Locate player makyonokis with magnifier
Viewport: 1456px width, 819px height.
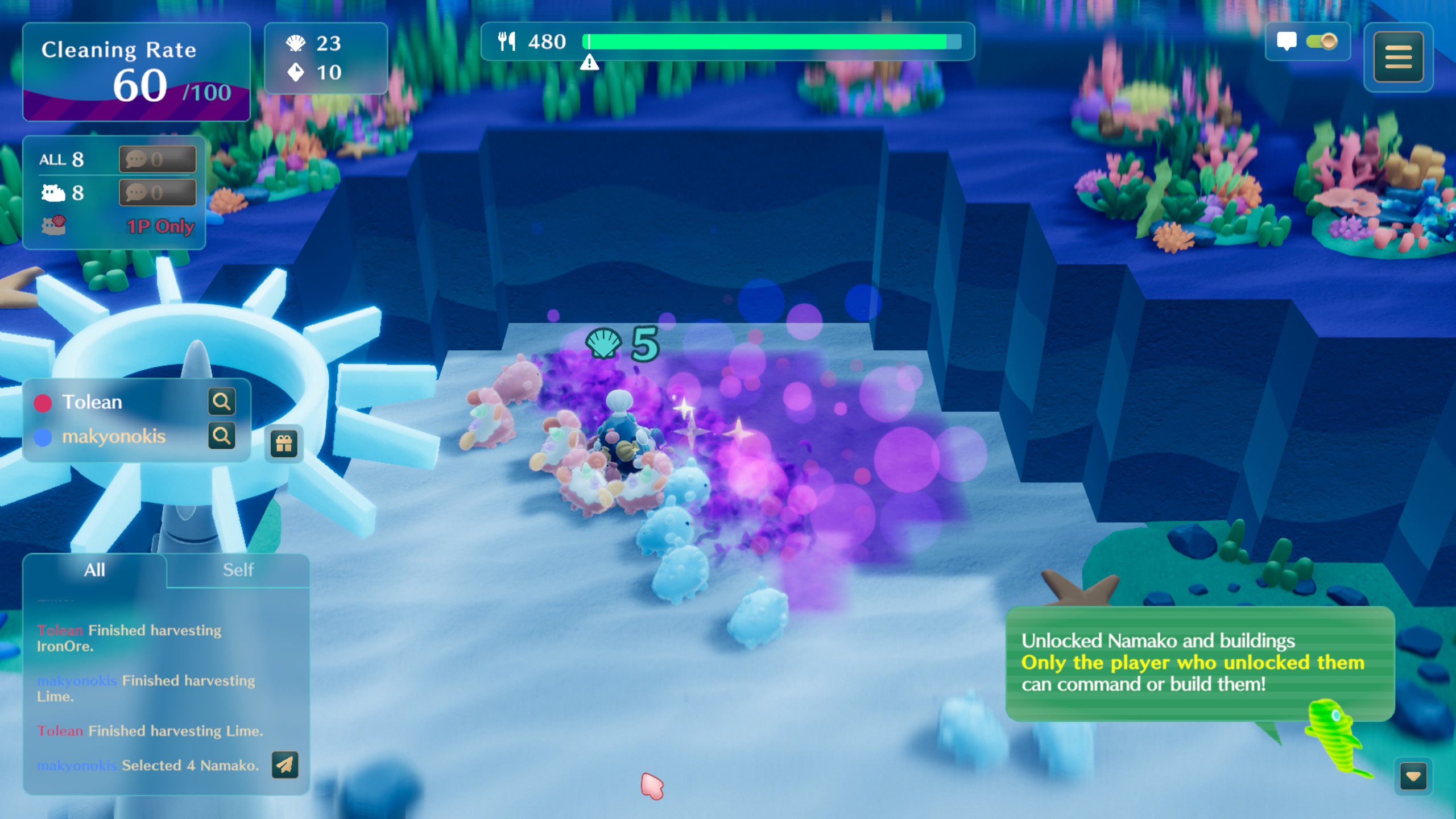221,436
